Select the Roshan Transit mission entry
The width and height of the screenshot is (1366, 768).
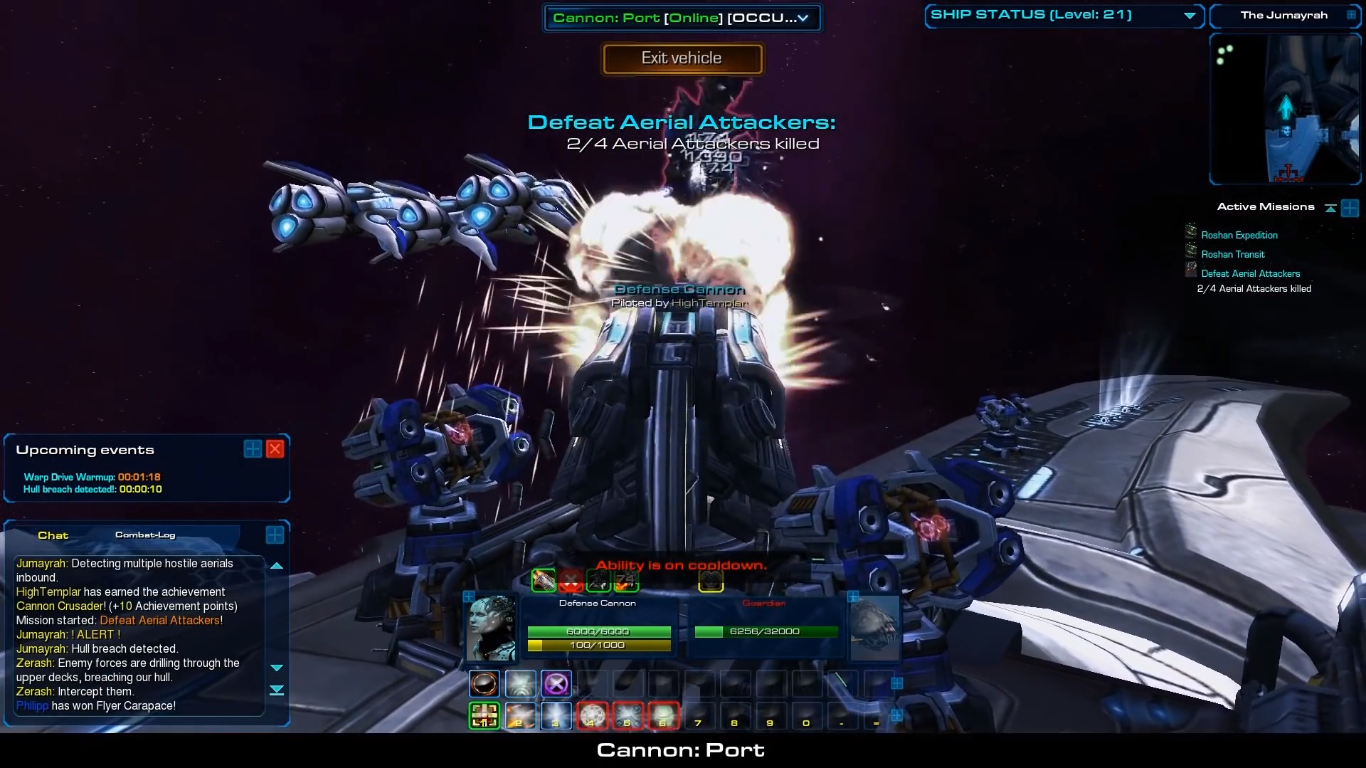pyautogui.click(x=1232, y=254)
